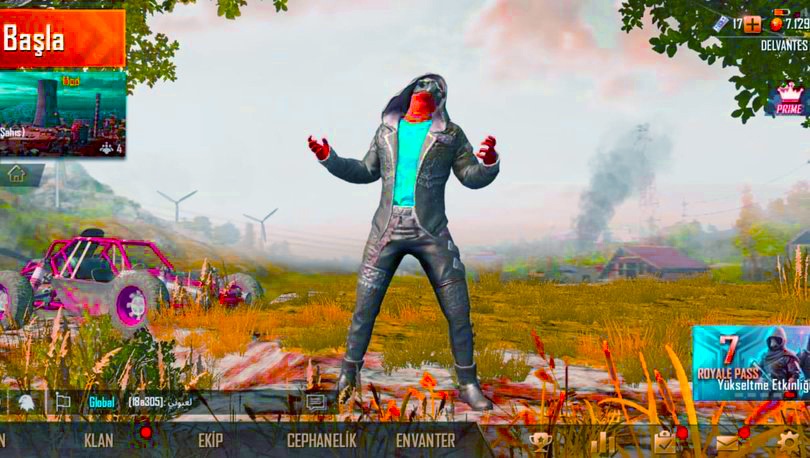Screen dimensions: 810x458
Task: Open the Prime crown subscription icon
Action: pyautogui.click(x=788, y=100)
